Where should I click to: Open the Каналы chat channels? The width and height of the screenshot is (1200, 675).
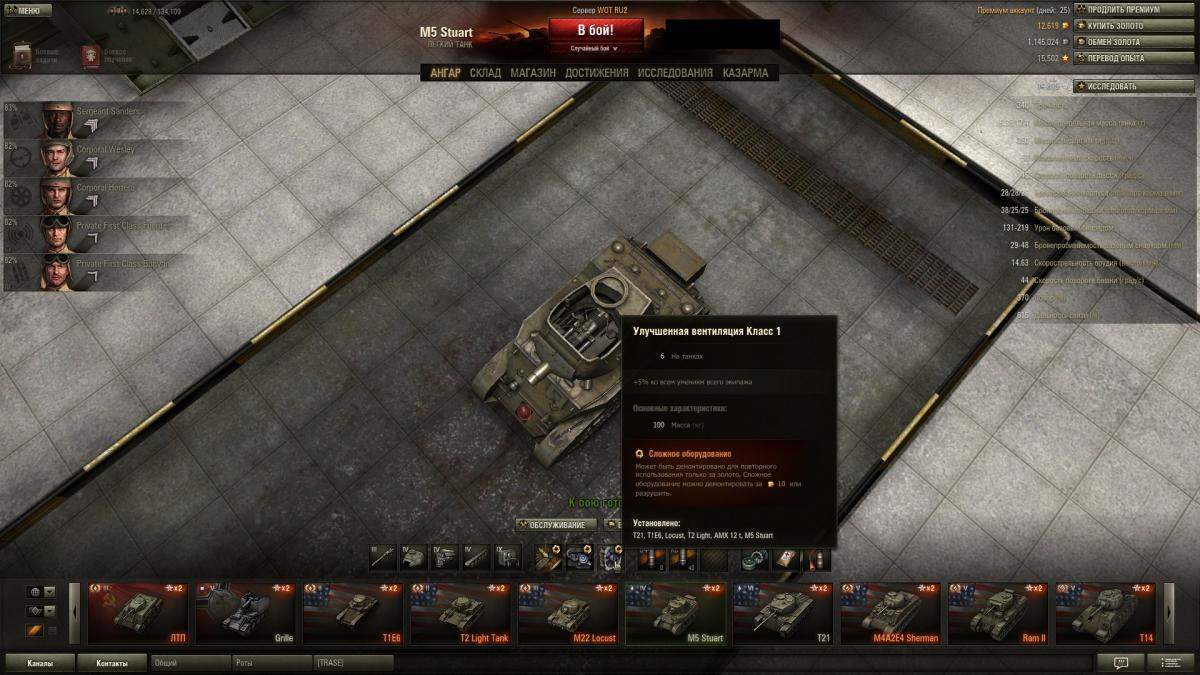pyautogui.click(x=40, y=662)
